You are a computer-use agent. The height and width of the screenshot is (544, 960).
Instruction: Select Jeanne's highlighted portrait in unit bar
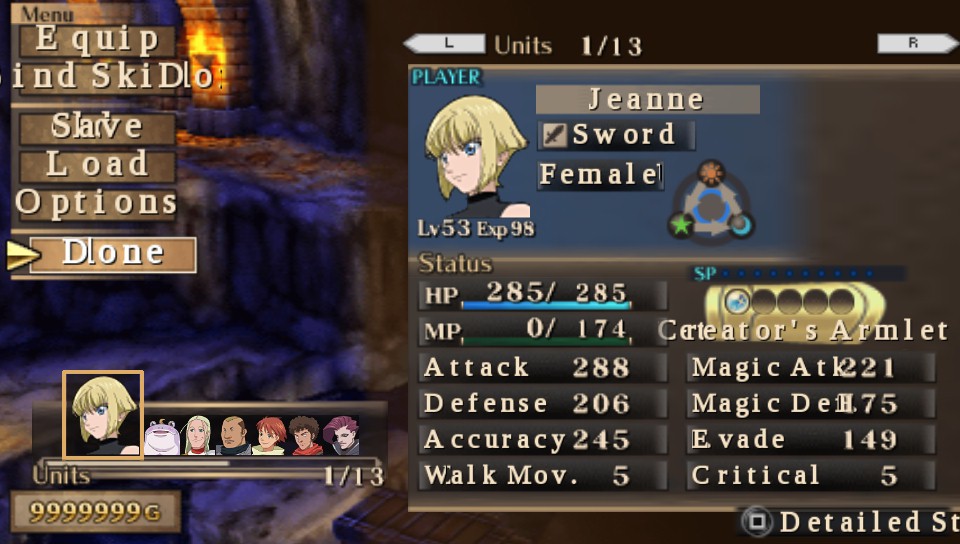[x=103, y=414]
